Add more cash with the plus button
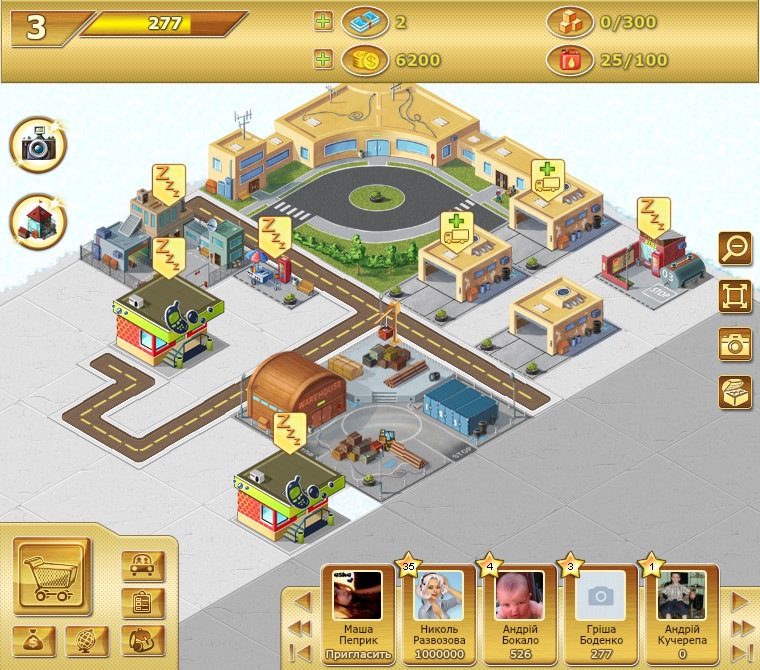Image resolution: width=760 pixels, height=670 pixels. [322, 21]
